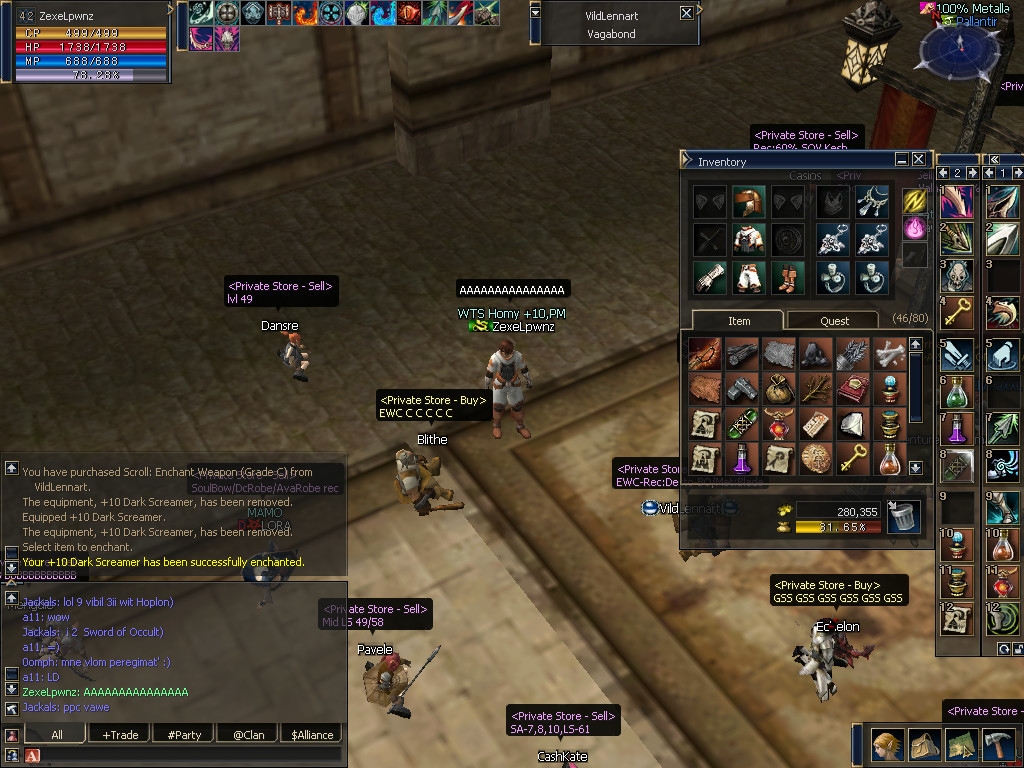Click the trash can icon in Inventory
1024x768 pixels.
(903, 518)
